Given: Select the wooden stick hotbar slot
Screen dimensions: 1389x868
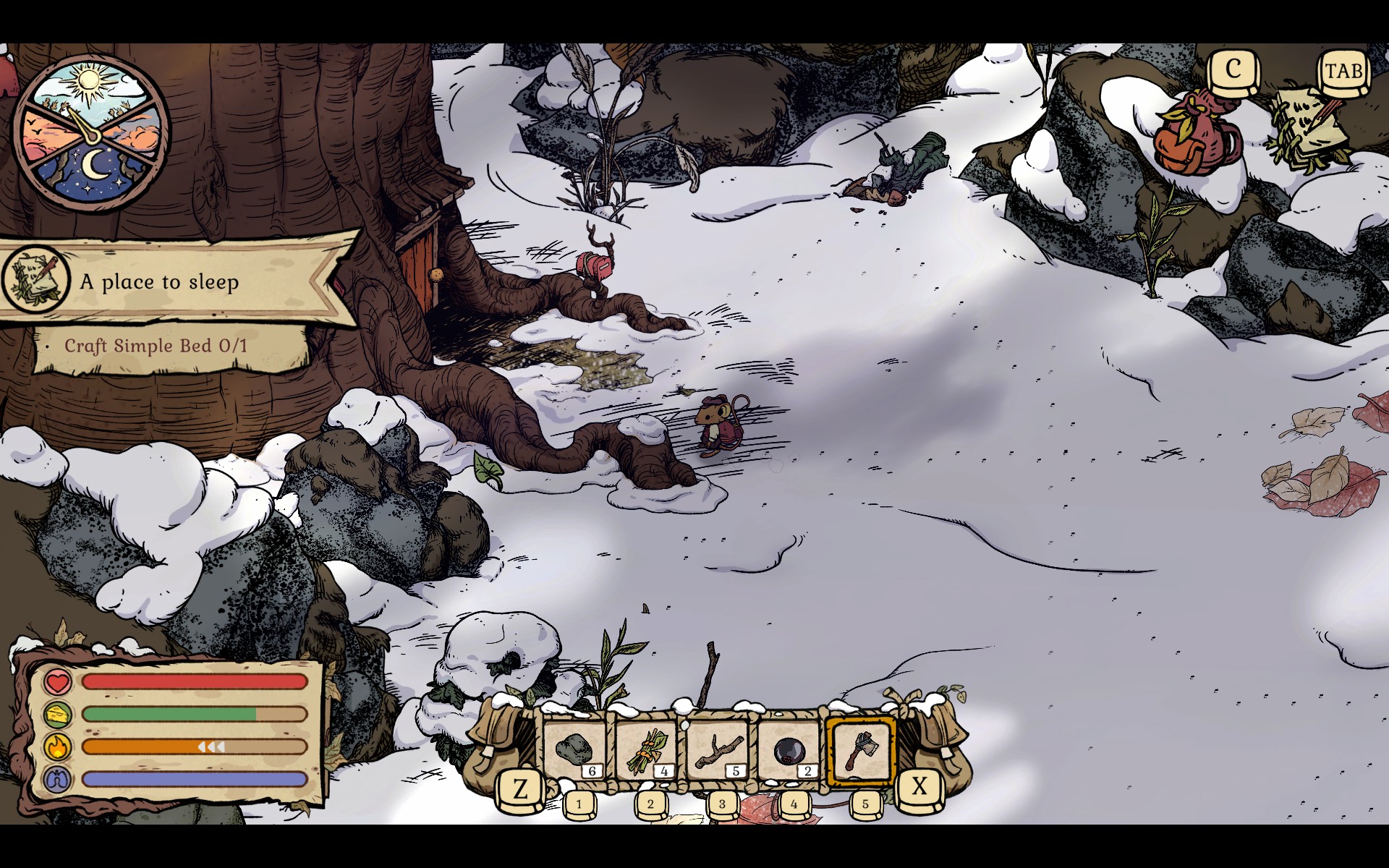Looking at the screenshot, I should [718, 751].
